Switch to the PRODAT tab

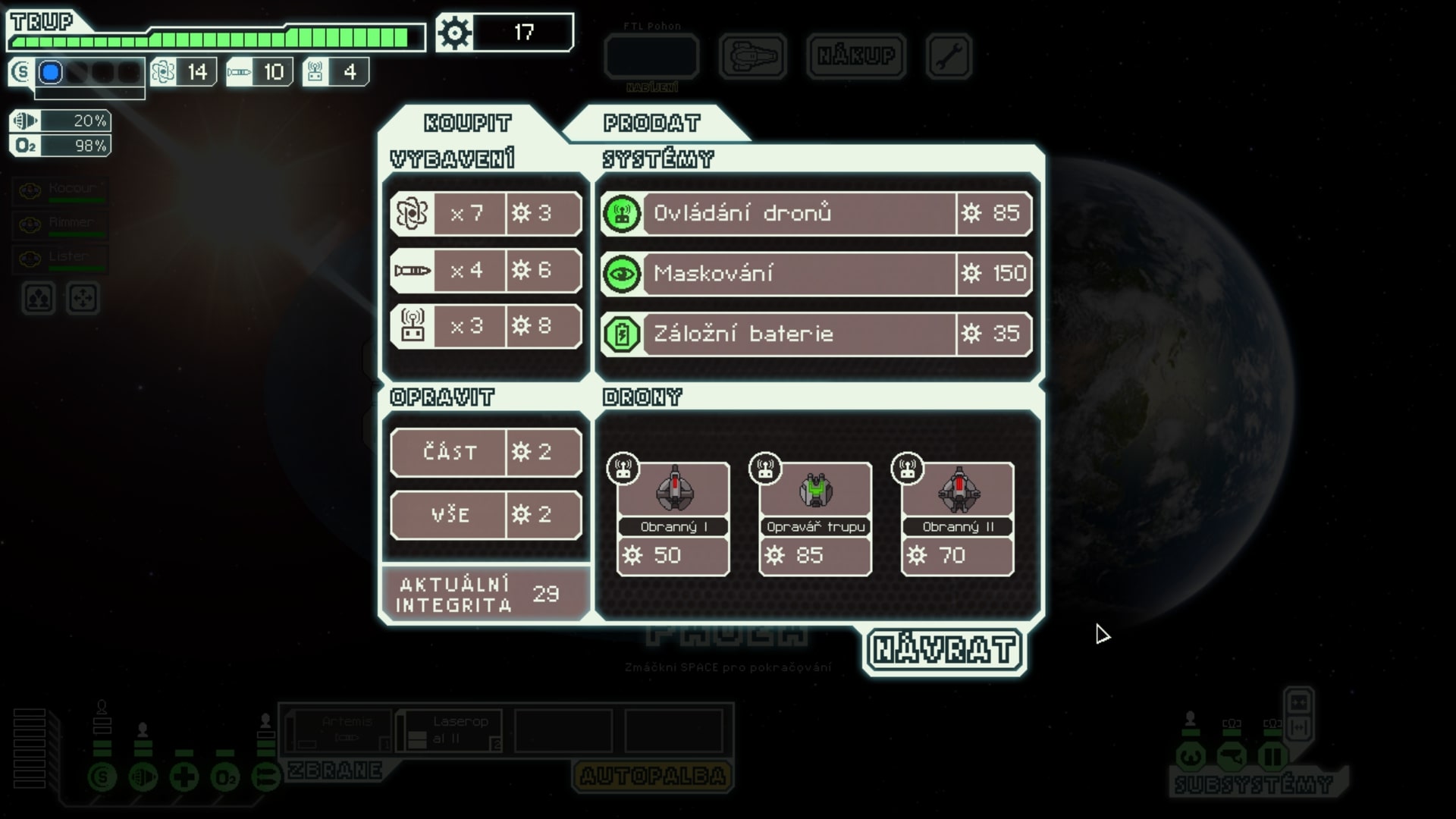tap(652, 122)
